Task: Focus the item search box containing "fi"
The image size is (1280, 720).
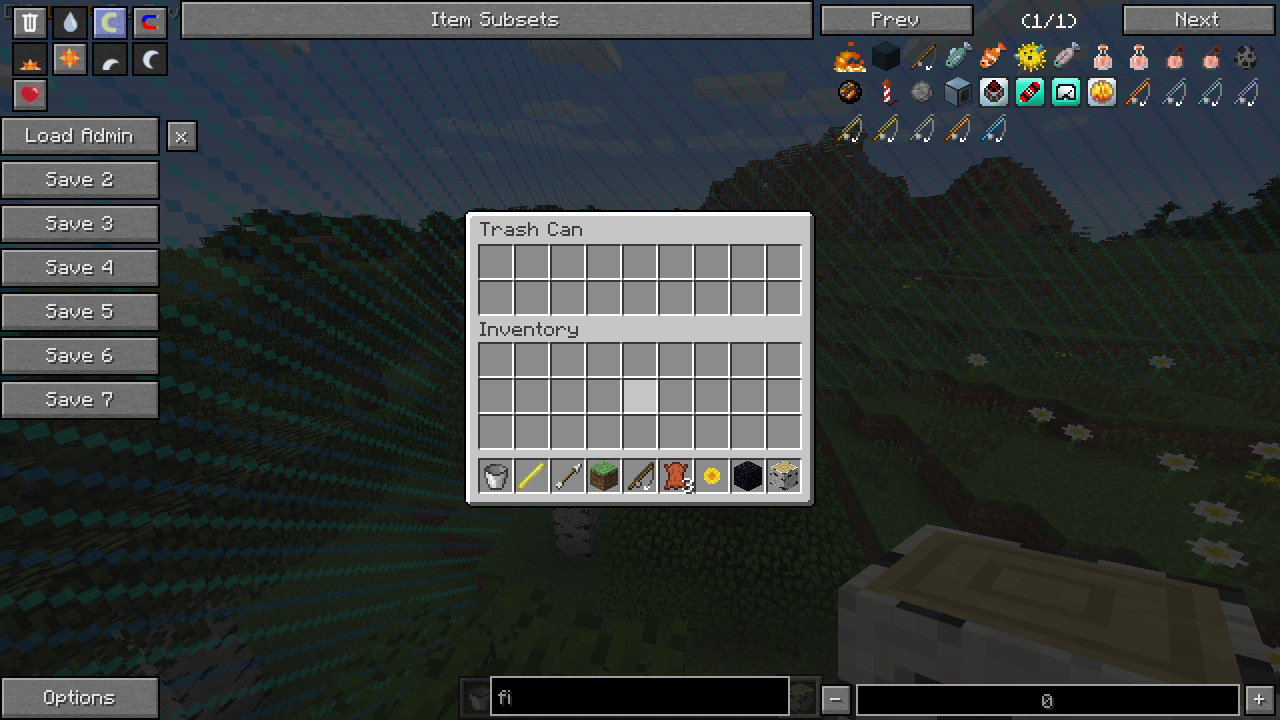Action: [x=640, y=697]
